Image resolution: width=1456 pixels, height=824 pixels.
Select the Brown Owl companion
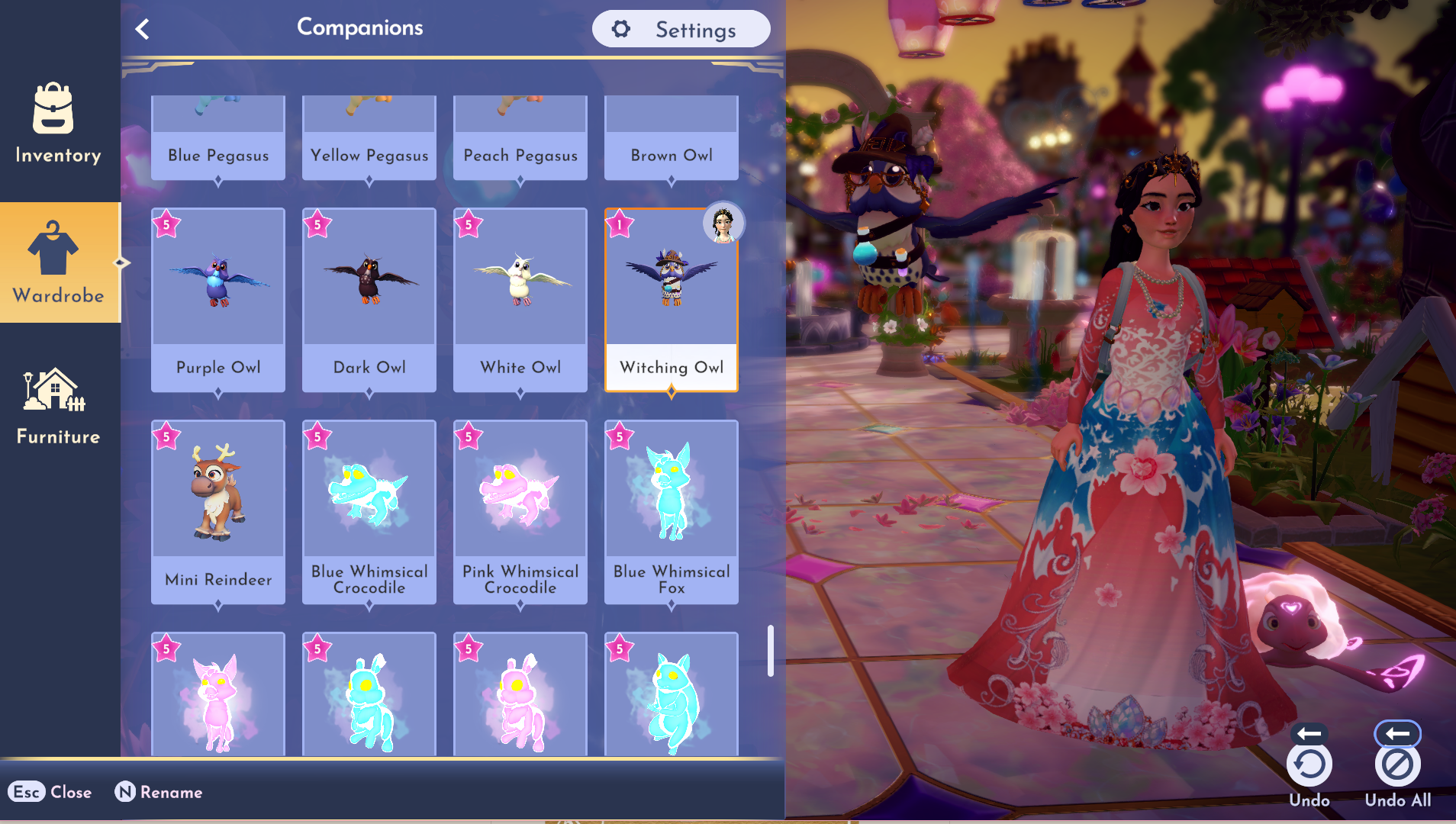[672, 139]
